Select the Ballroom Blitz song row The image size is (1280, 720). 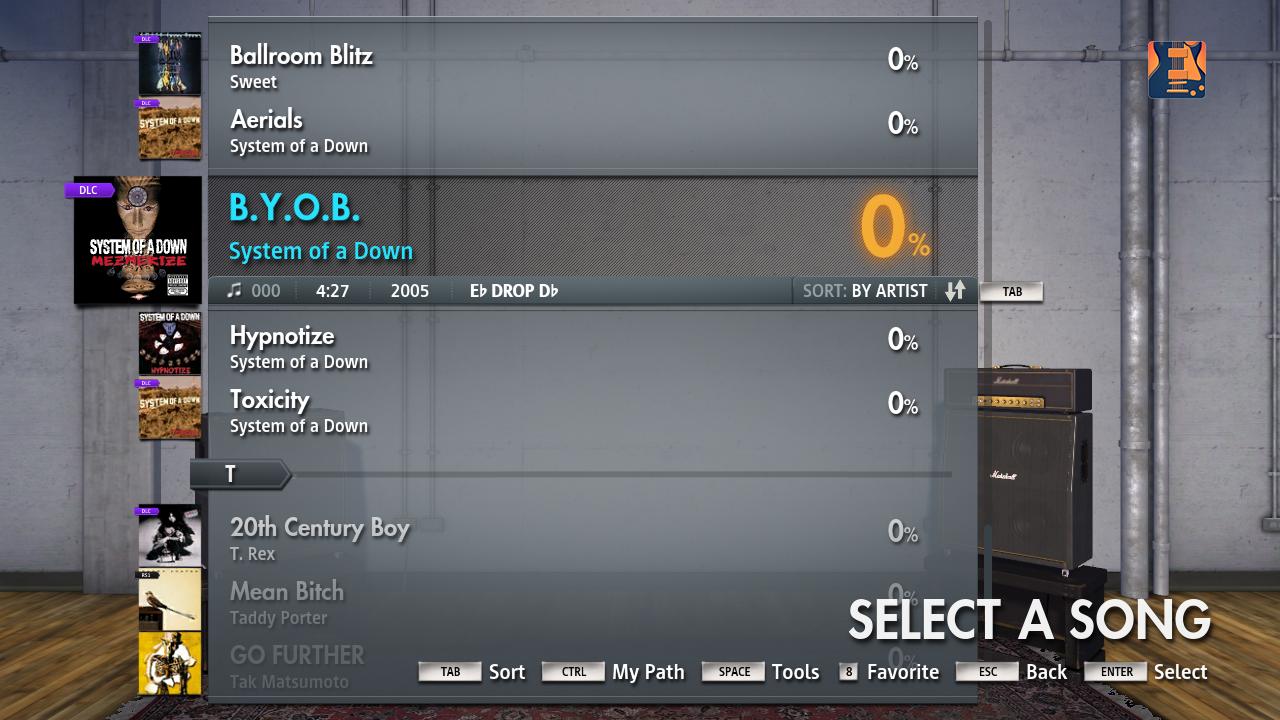click(590, 66)
